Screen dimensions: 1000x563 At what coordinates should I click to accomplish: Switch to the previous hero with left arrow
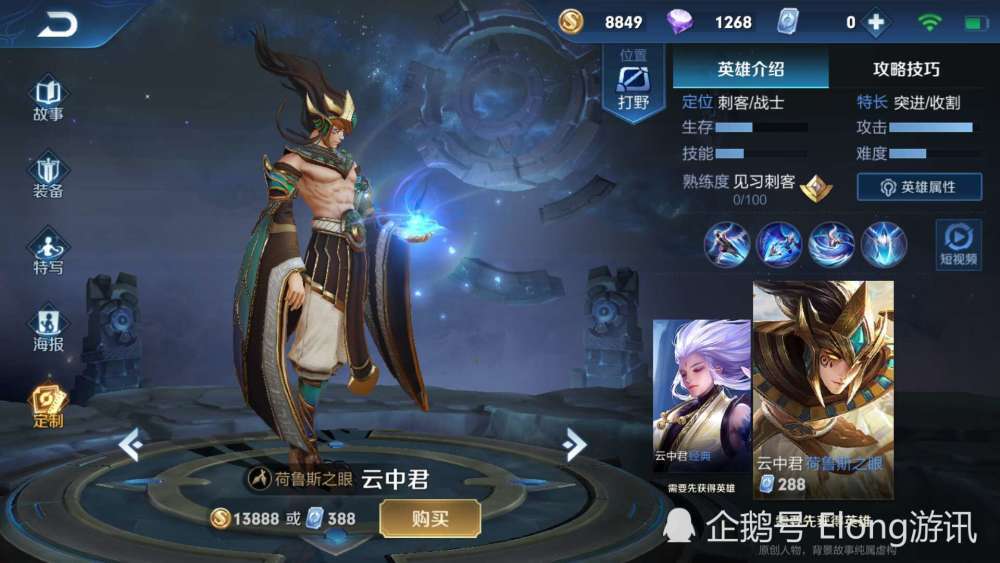coord(129,444)
